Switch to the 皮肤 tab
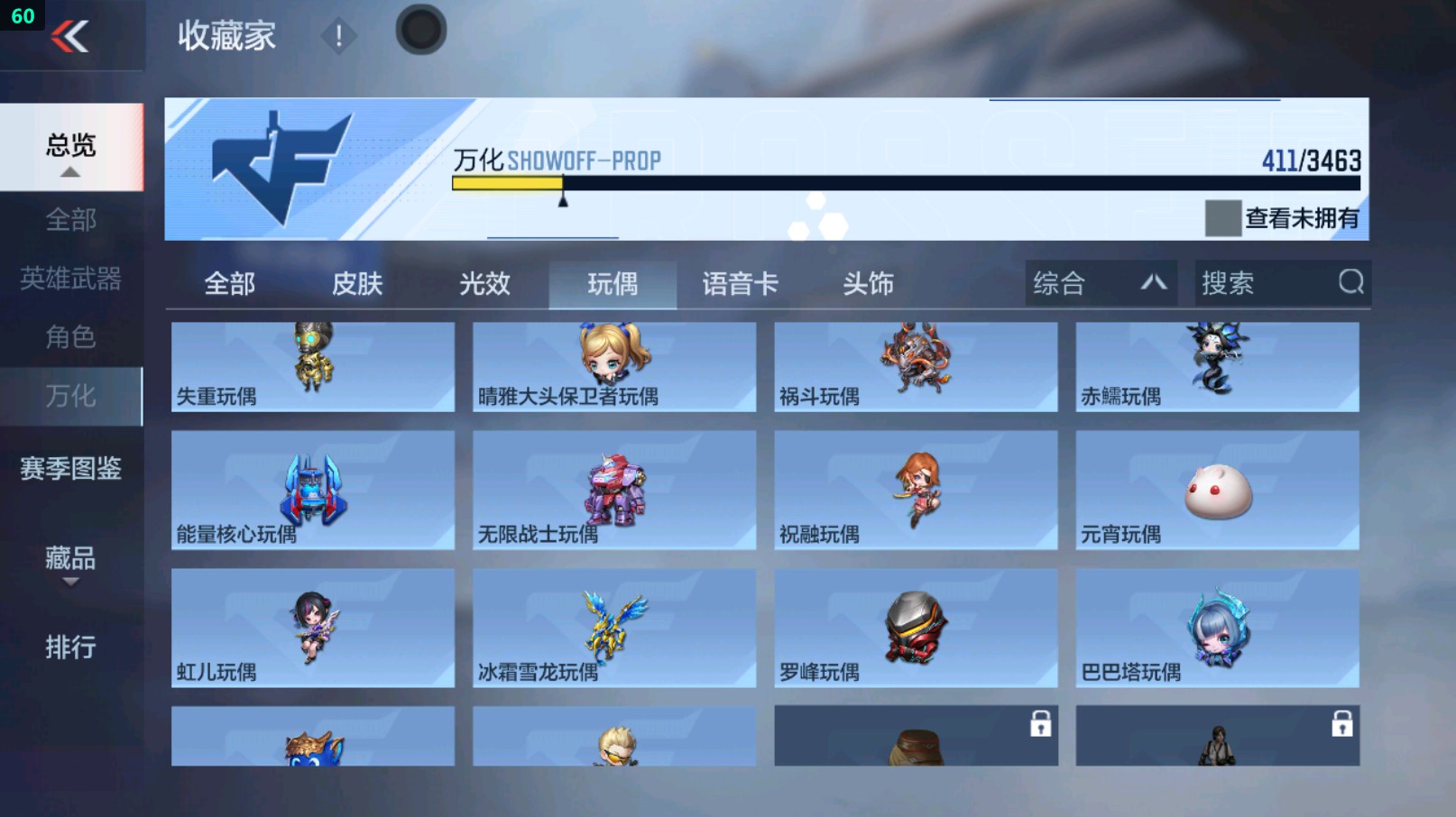Image resolution: width=1456 pixels, height=817 pixels. pyautogui.click(x=357, y=283)
